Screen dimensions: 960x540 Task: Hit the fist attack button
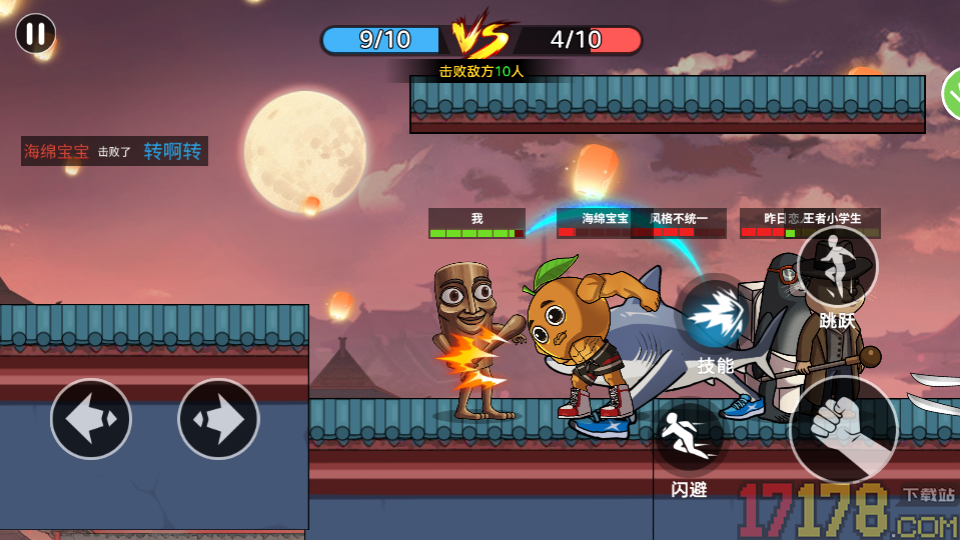point(843,429)
